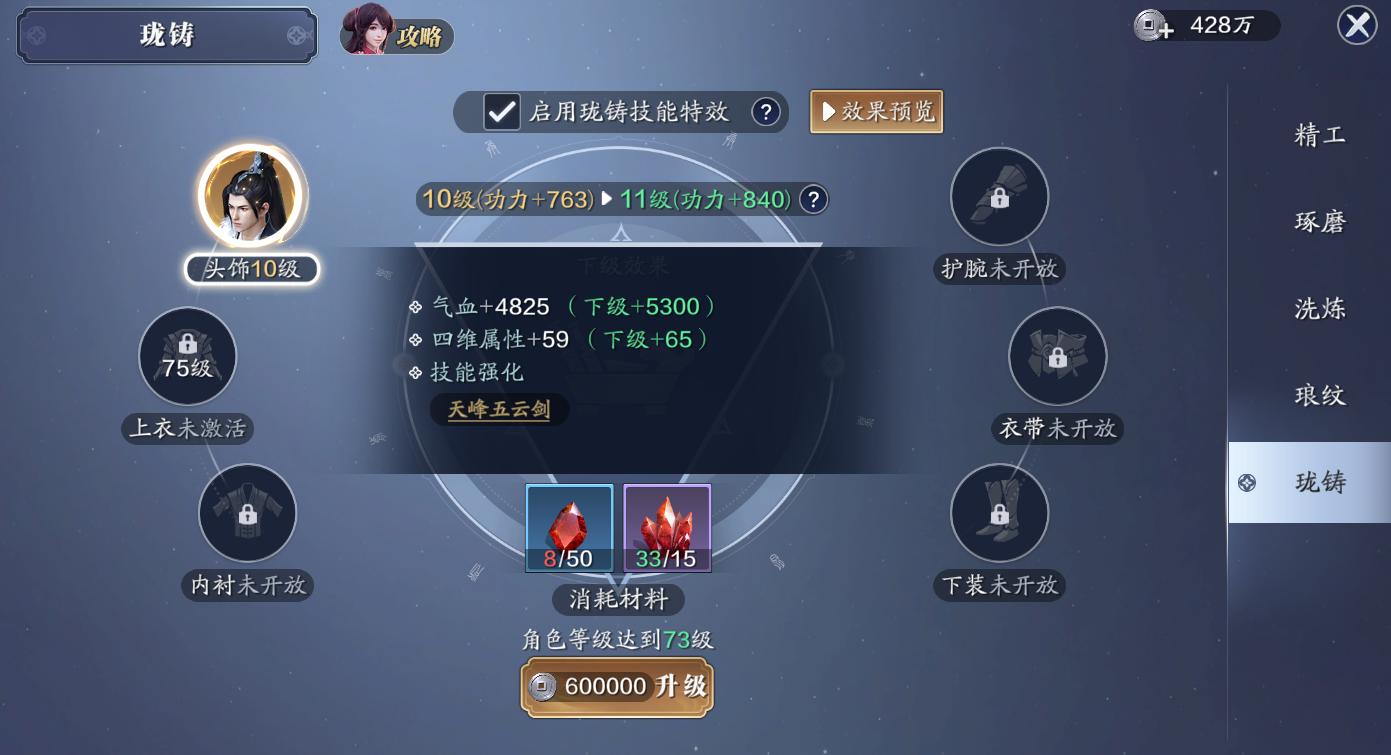The height and width of the screenshot is (755, 1391).
Task: Click the help icon beside 11级(功力+840)
Action: (813, 200)
